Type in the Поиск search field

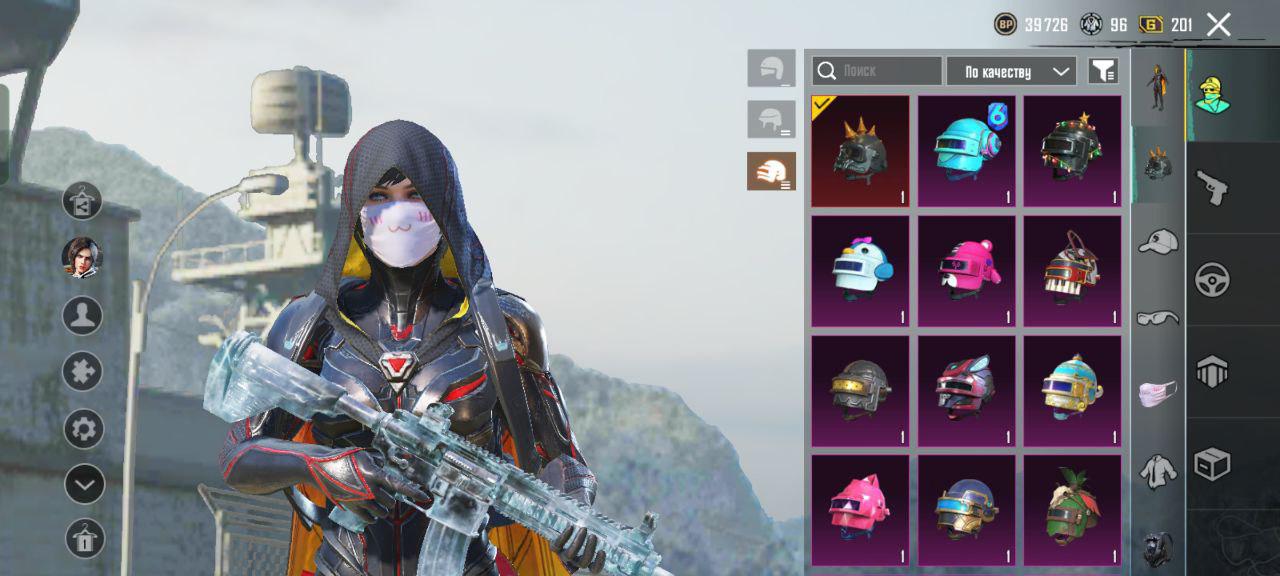(877, 71)
